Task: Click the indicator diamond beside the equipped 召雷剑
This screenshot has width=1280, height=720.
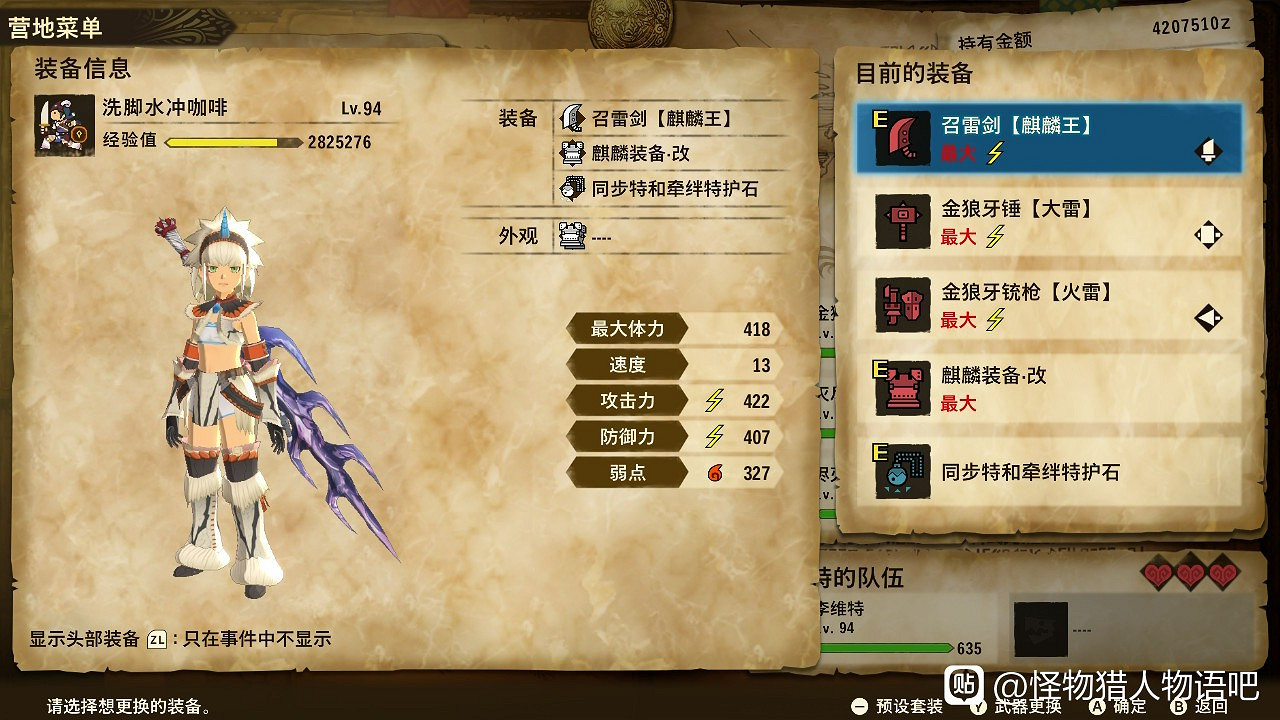Action: pyautogui.click(x=1207, y=150)
